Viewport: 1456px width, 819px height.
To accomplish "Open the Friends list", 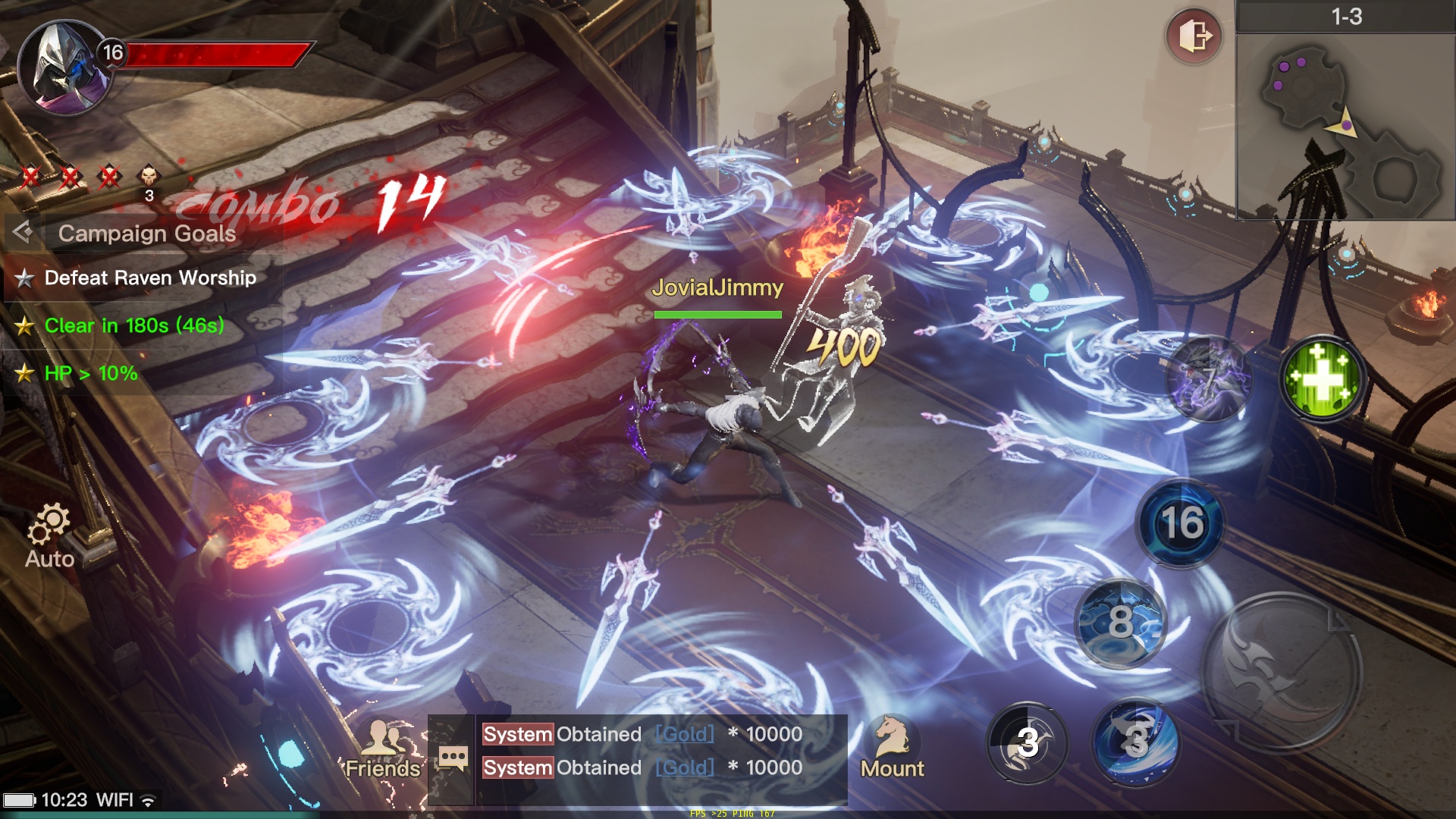I will point(384,749).
